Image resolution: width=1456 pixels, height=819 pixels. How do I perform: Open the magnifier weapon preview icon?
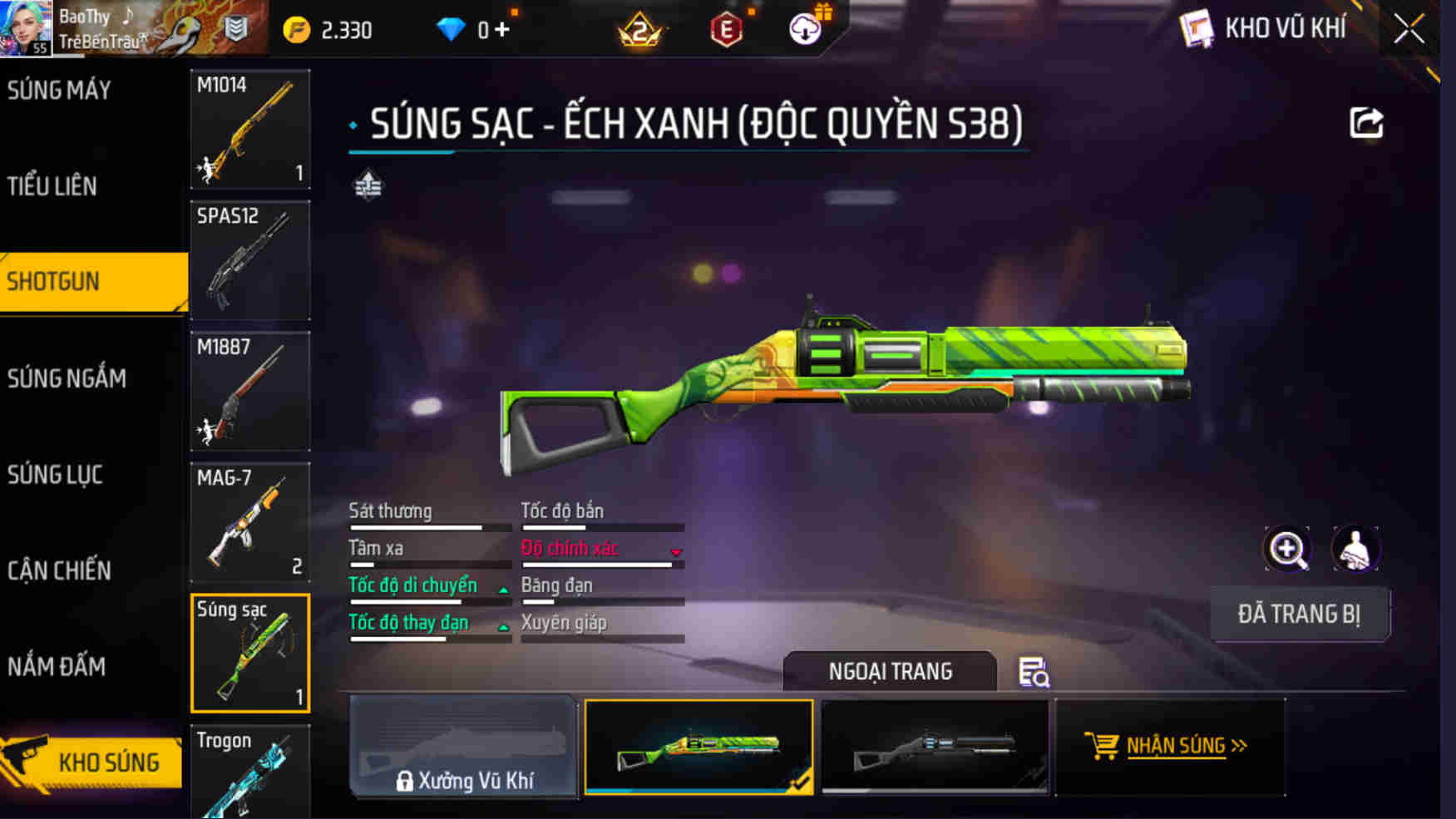coord(1287,549)
